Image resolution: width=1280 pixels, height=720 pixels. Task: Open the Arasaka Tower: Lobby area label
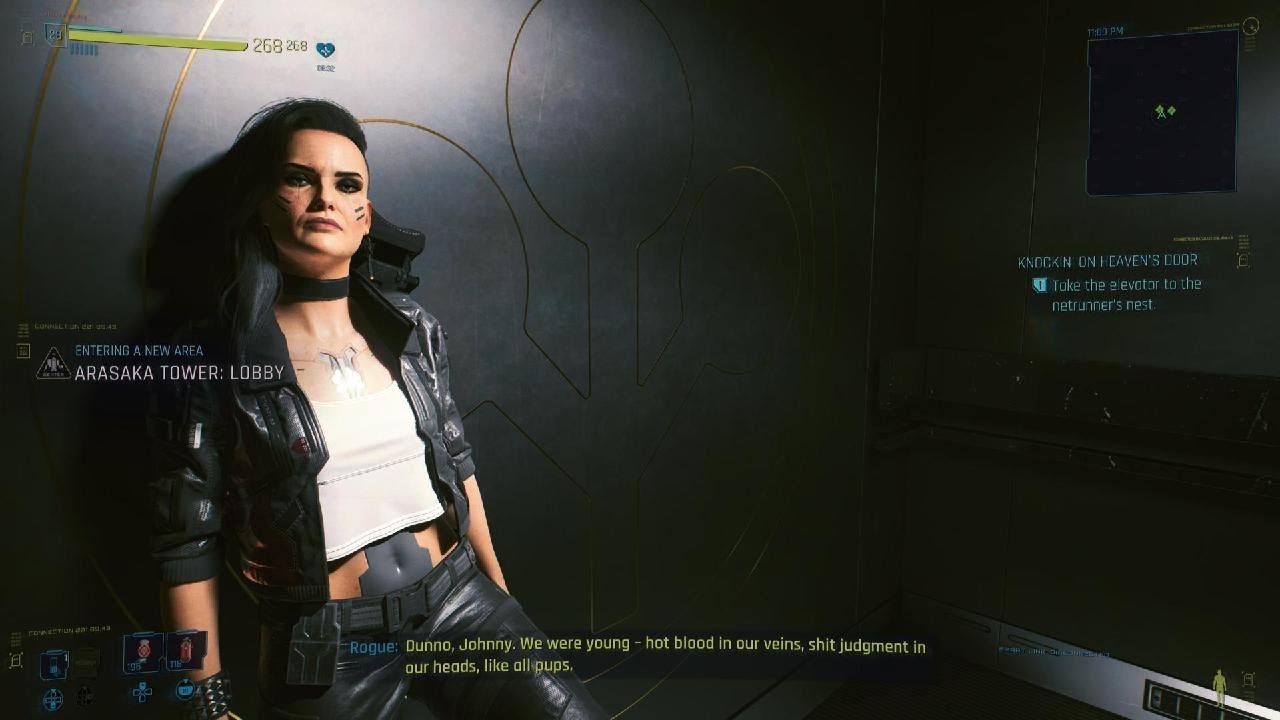[180, 372]
